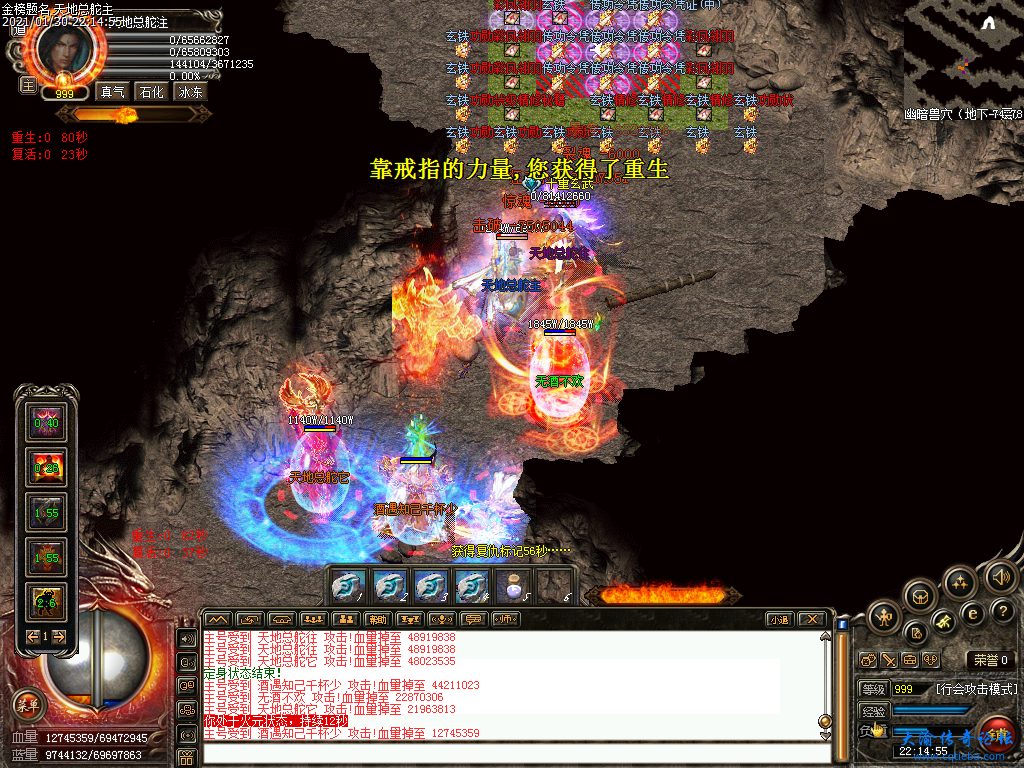Click the 等级 level button
Image resolution: width=1024 pixels, height=768 pixels.
(x=873, y=689)
